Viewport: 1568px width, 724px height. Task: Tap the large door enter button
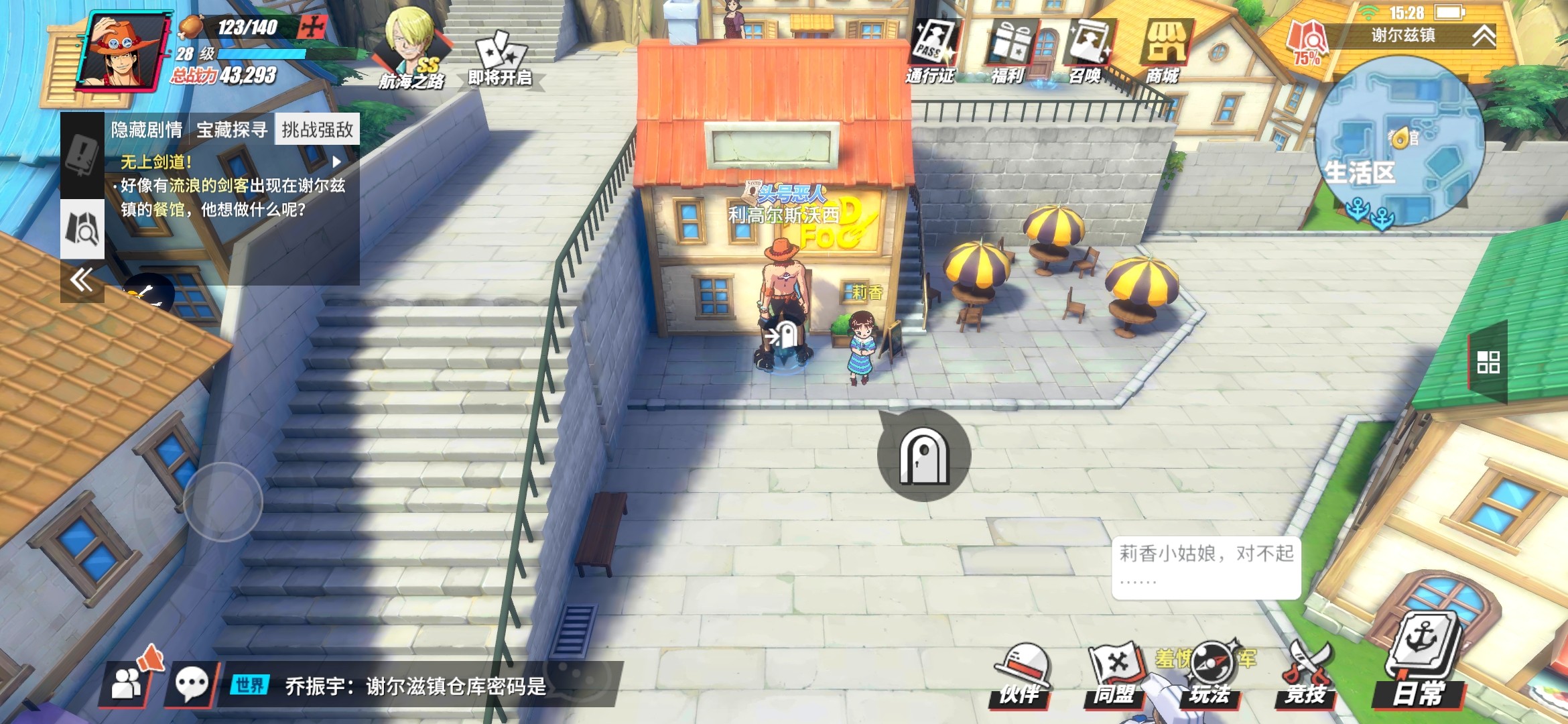coord(924,455)
